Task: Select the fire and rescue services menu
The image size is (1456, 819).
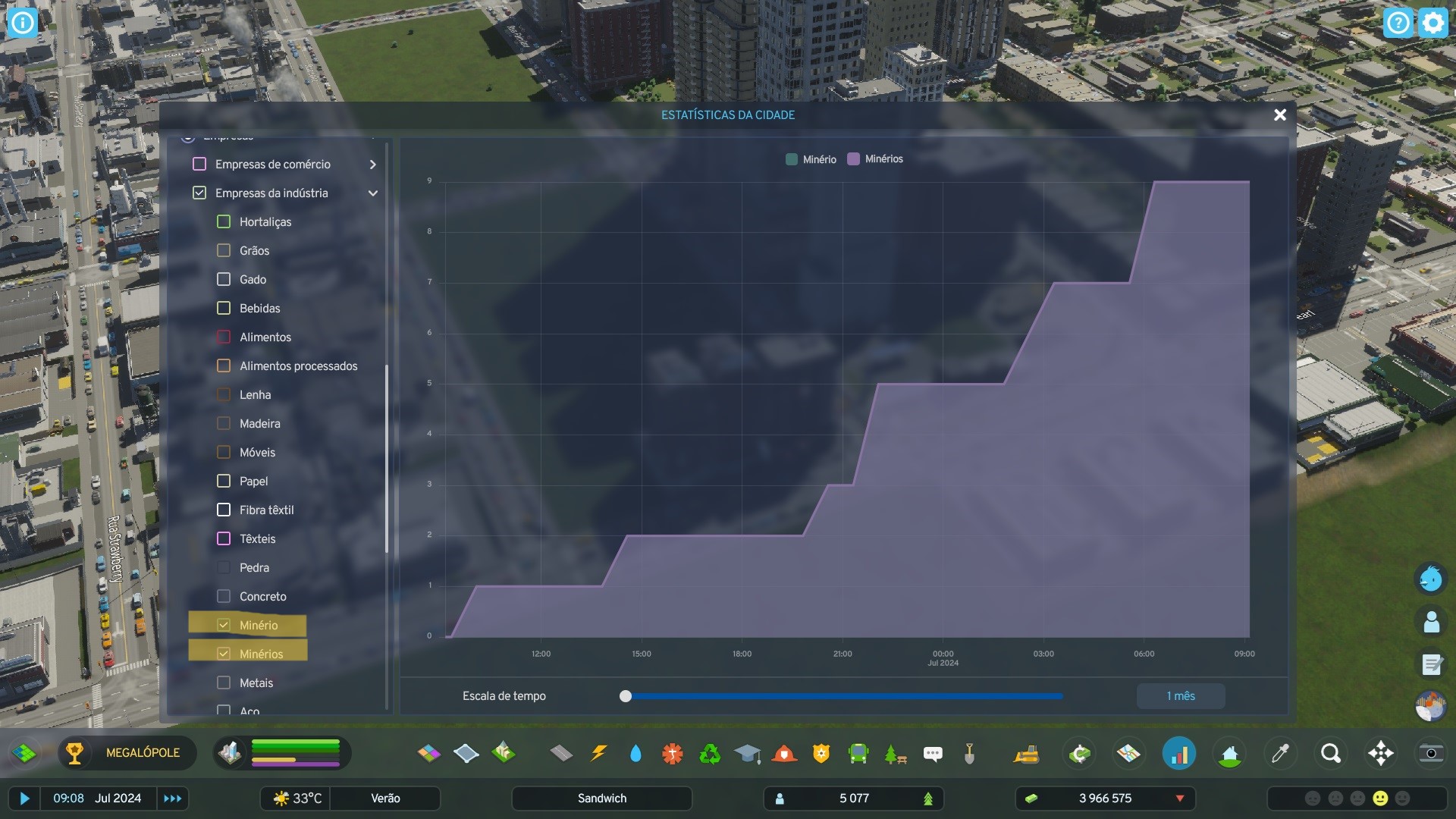Action: pos(785,753)
